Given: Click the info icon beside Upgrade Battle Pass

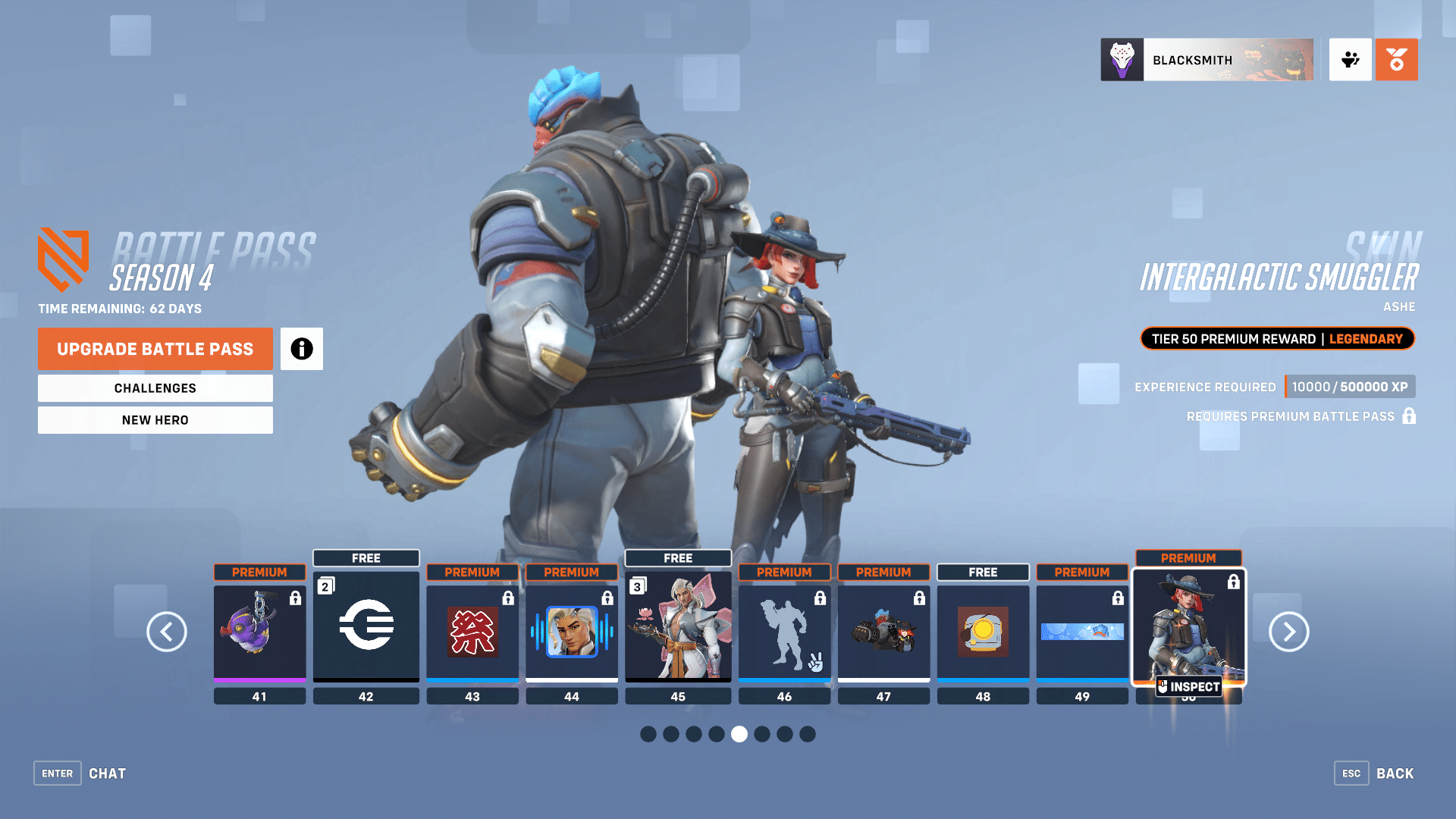Looking at the screenshot, I should point(302,349).
